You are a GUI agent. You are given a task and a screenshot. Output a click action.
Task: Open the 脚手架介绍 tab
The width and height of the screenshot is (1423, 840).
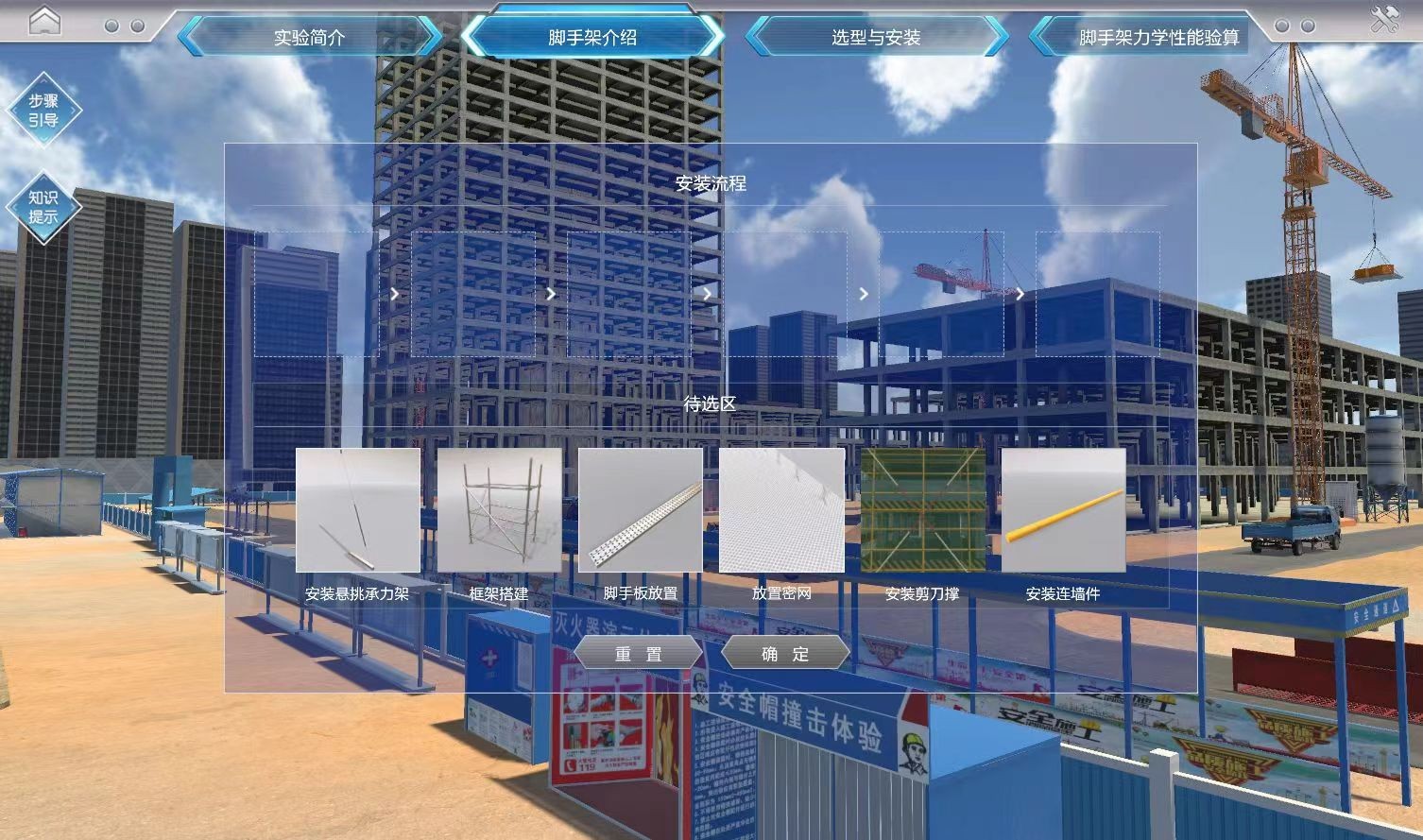tap(592, 38)
